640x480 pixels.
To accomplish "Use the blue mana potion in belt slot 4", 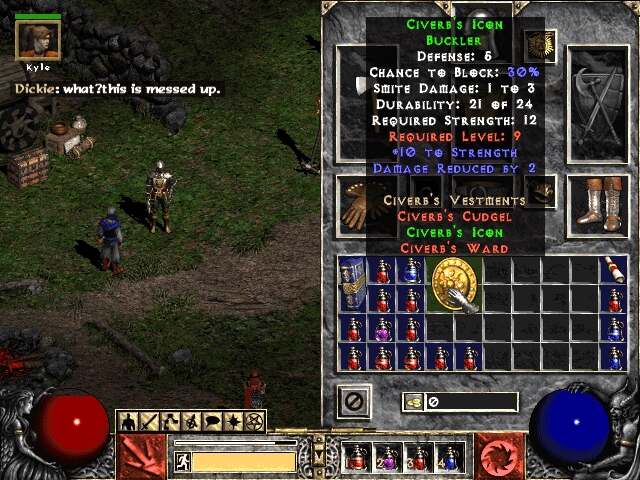I will coord(448,457).
